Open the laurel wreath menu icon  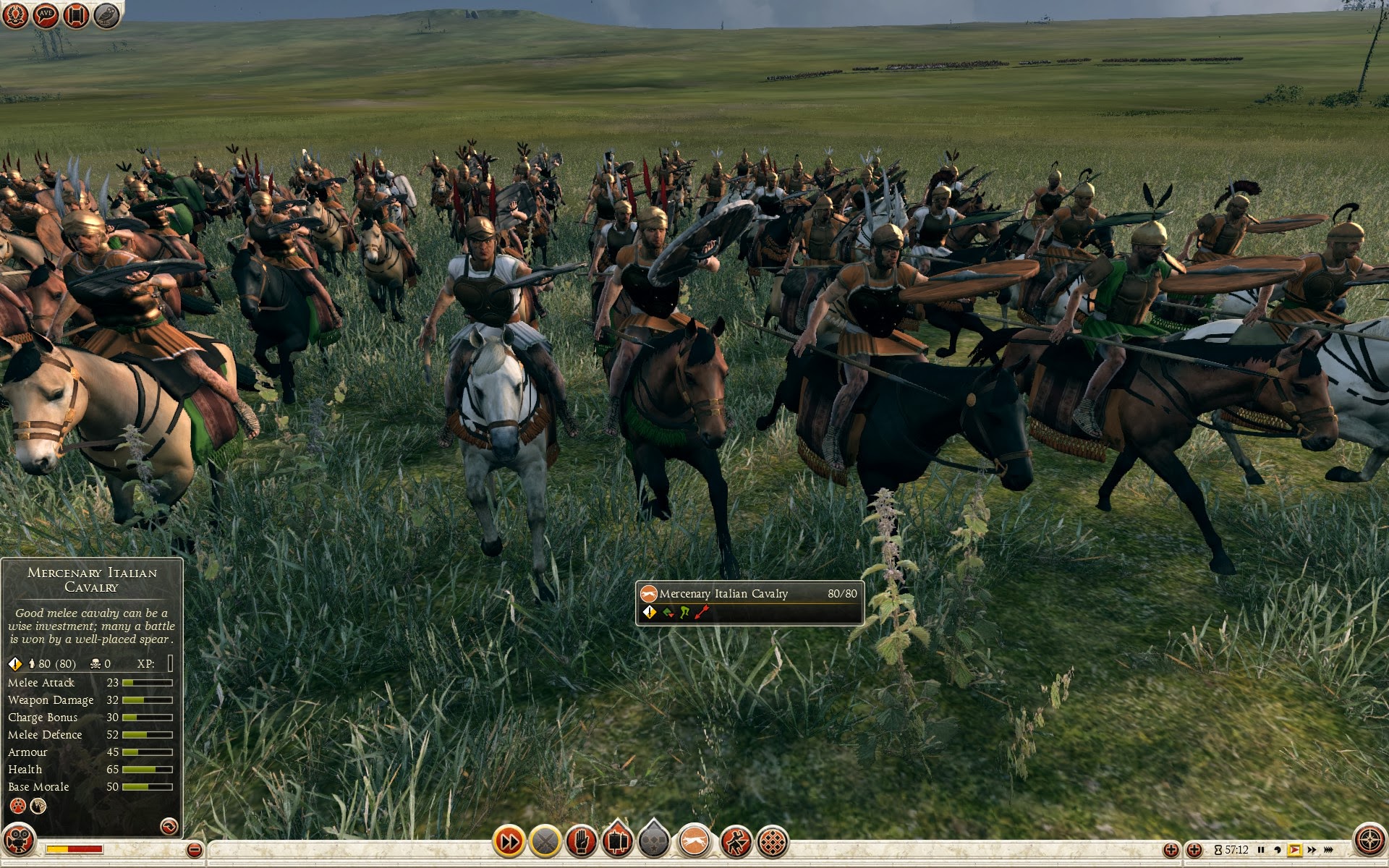(x=15, y=15)
